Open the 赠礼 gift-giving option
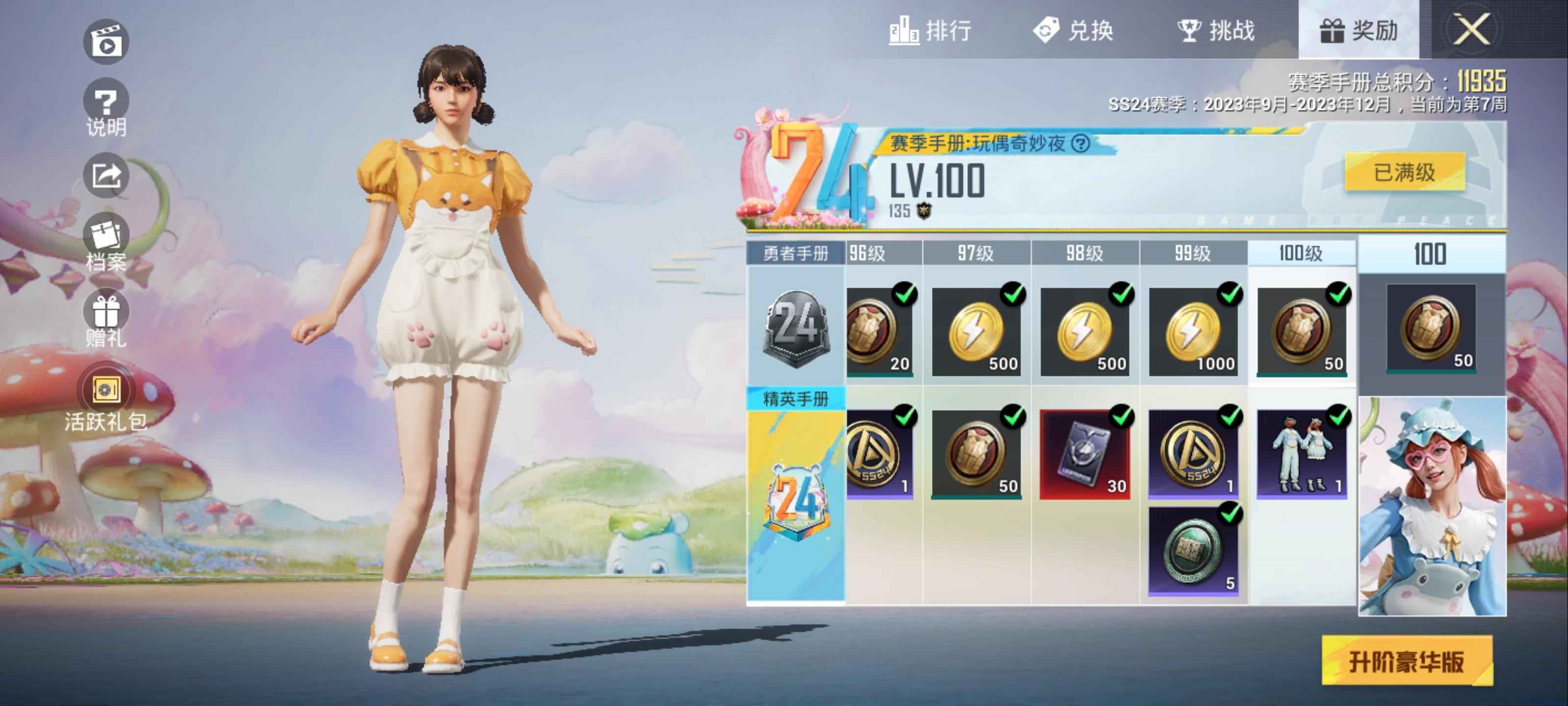1568x706 pixels. pyautogui.click(x=106, y=320)
